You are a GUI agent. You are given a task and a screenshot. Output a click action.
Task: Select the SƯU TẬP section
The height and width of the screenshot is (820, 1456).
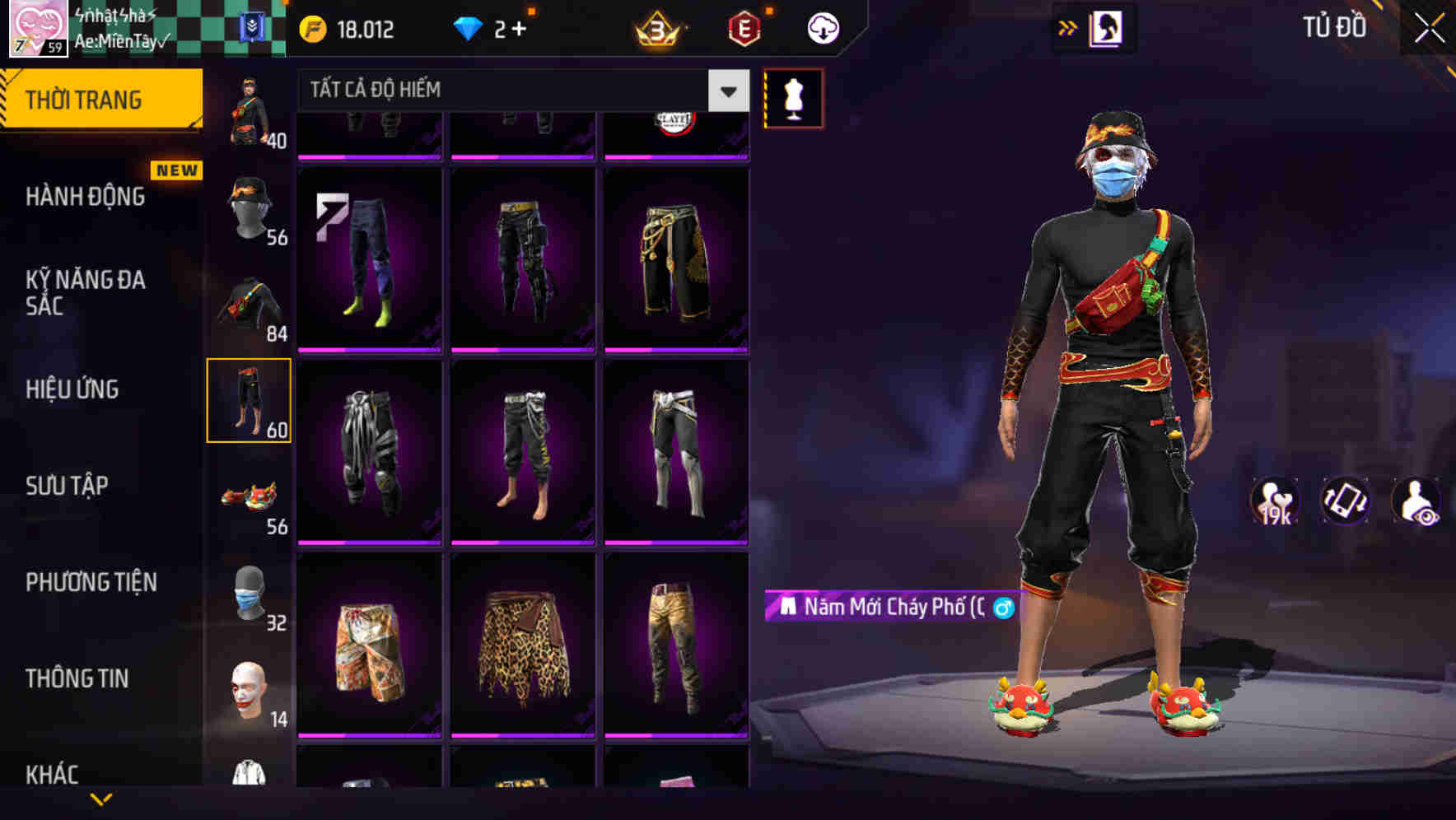(66, 486)
